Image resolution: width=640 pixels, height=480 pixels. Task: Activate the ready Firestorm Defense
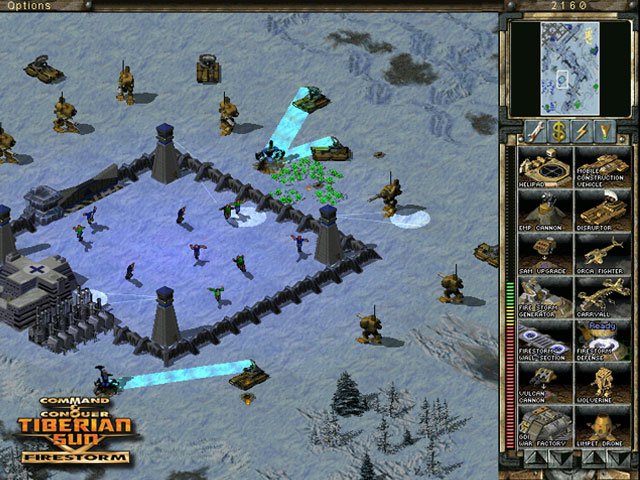pos(601,340)
